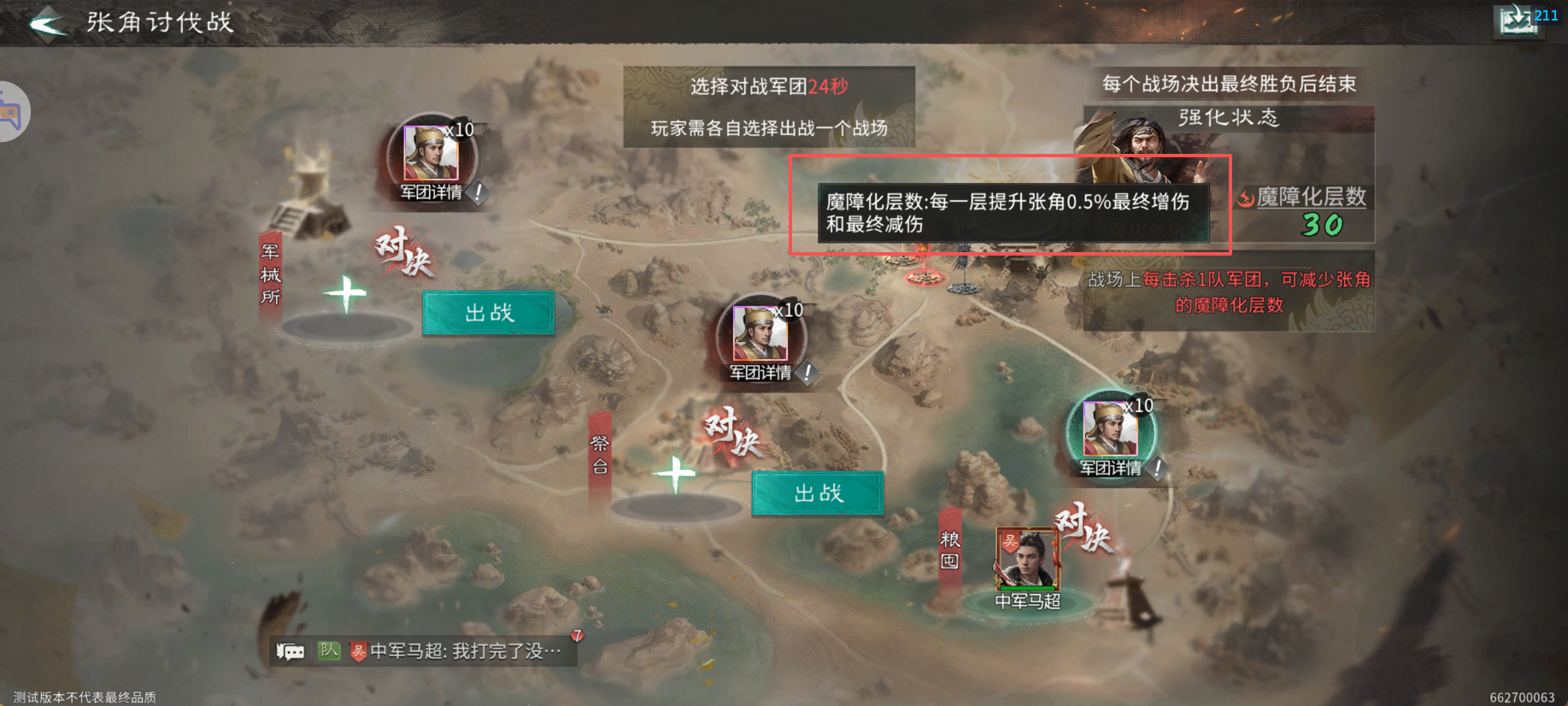Tap the green cross marker near 军械所
Viewport: 1568px width, 706px height.
click(346, 292)
